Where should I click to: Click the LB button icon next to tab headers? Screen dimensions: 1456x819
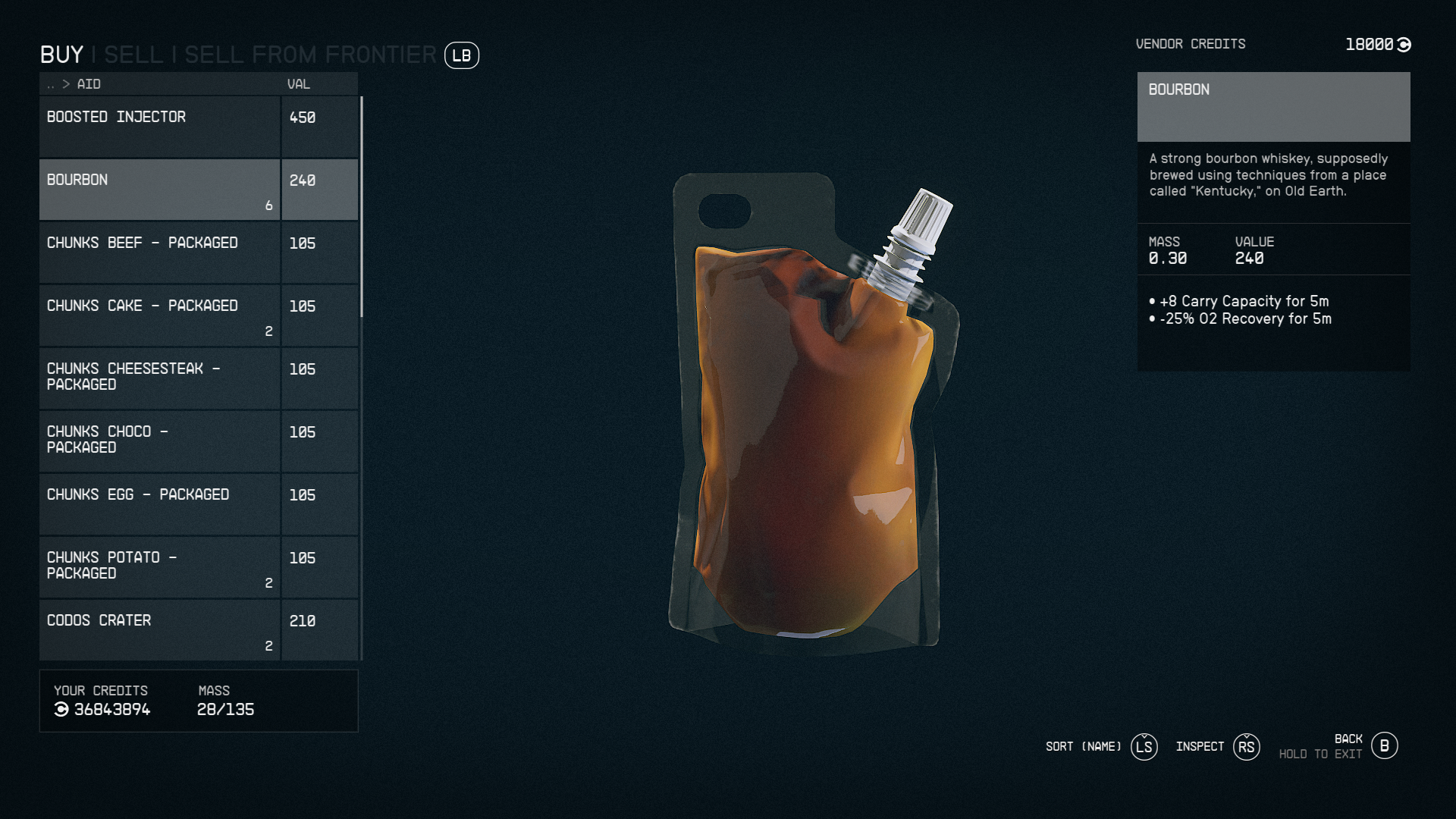point(462,56)
